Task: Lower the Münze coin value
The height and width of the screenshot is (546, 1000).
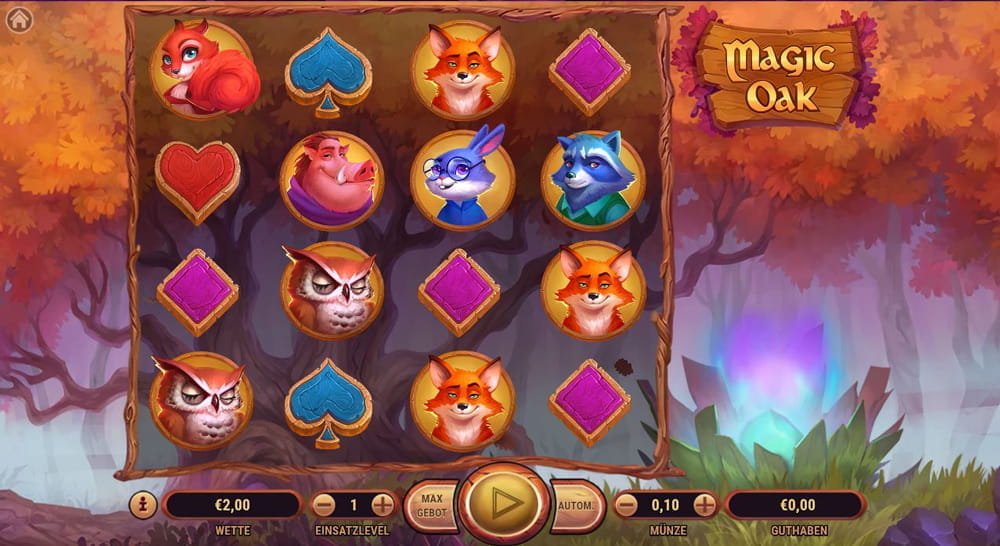Action: click(x=627, y=505)
